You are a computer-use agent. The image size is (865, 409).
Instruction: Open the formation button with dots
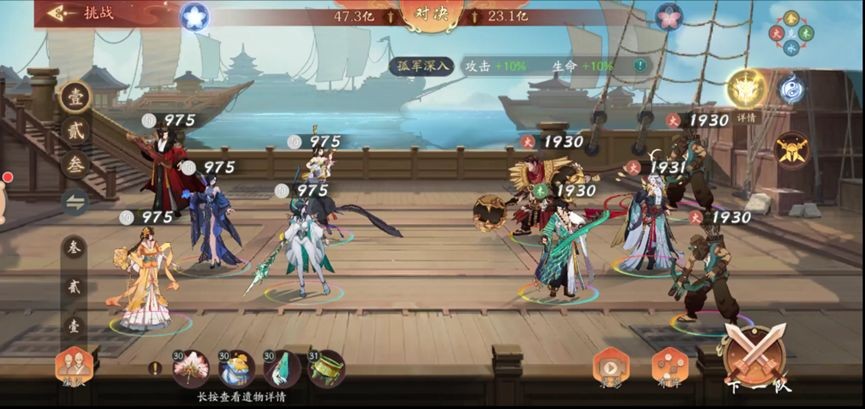670,366
